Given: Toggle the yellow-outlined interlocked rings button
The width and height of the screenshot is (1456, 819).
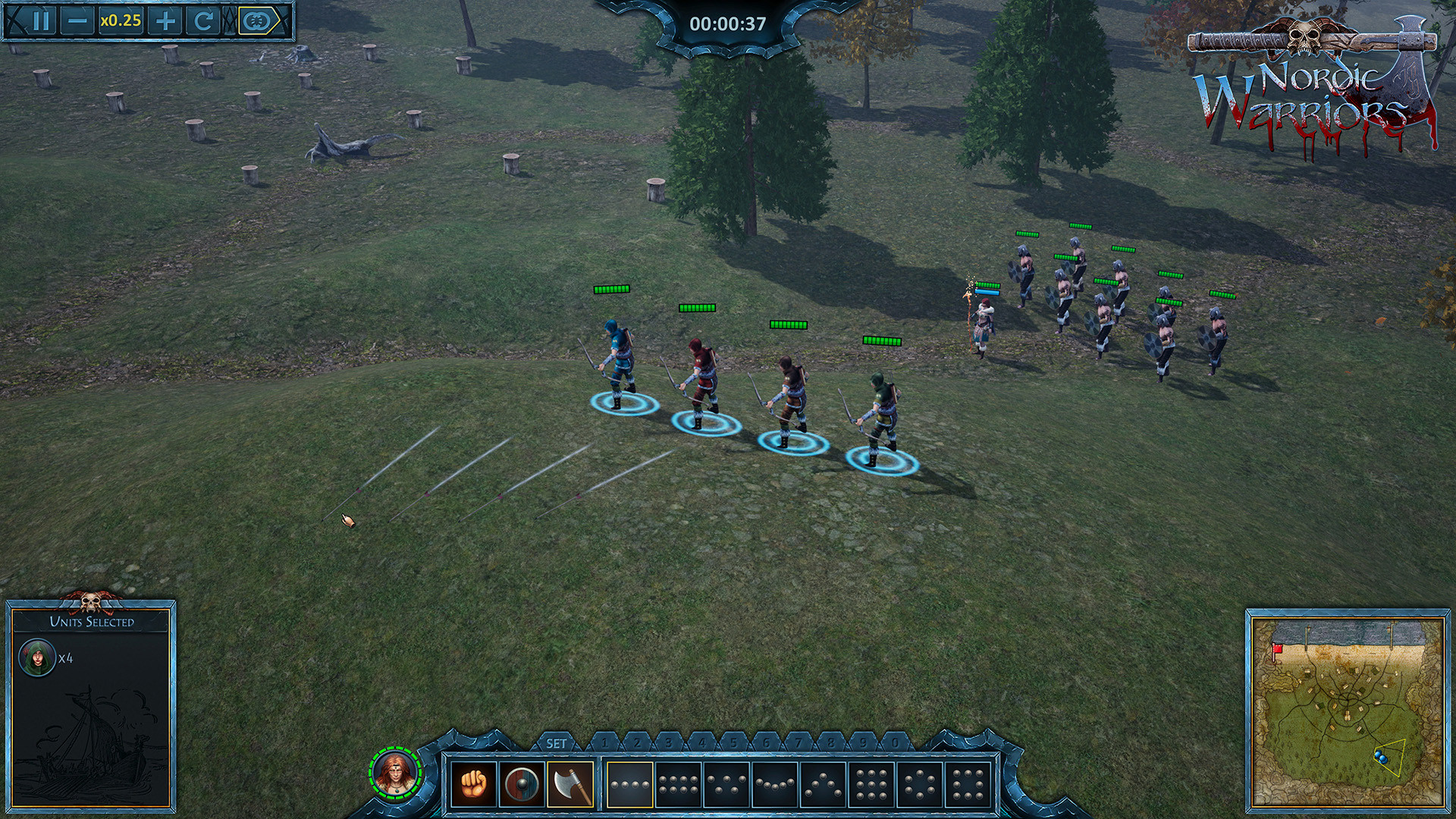Looking at the screenshot, I should click(x=256, y=21).
